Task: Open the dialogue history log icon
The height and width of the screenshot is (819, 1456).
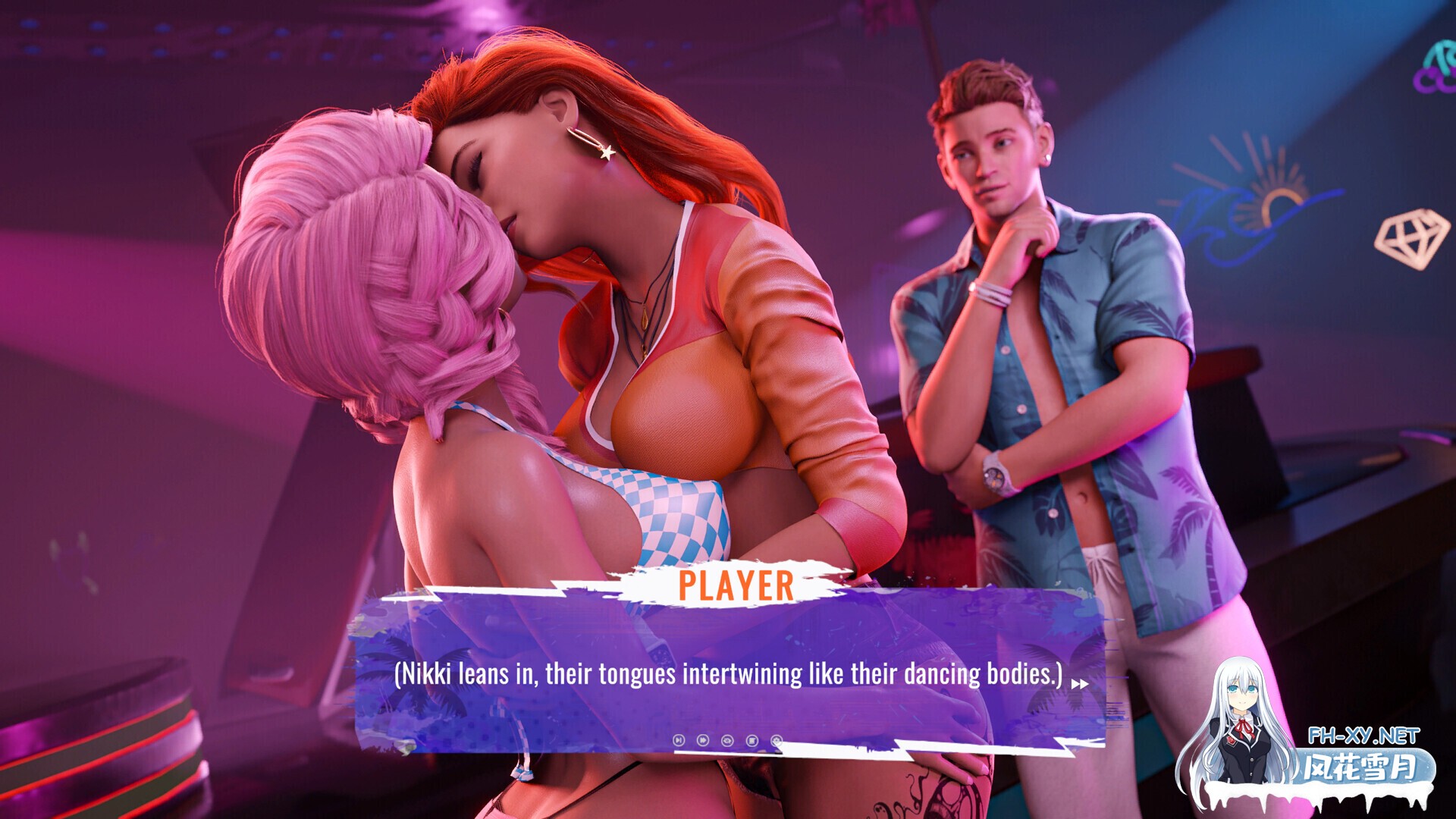Action: click(x=752, y=740)
